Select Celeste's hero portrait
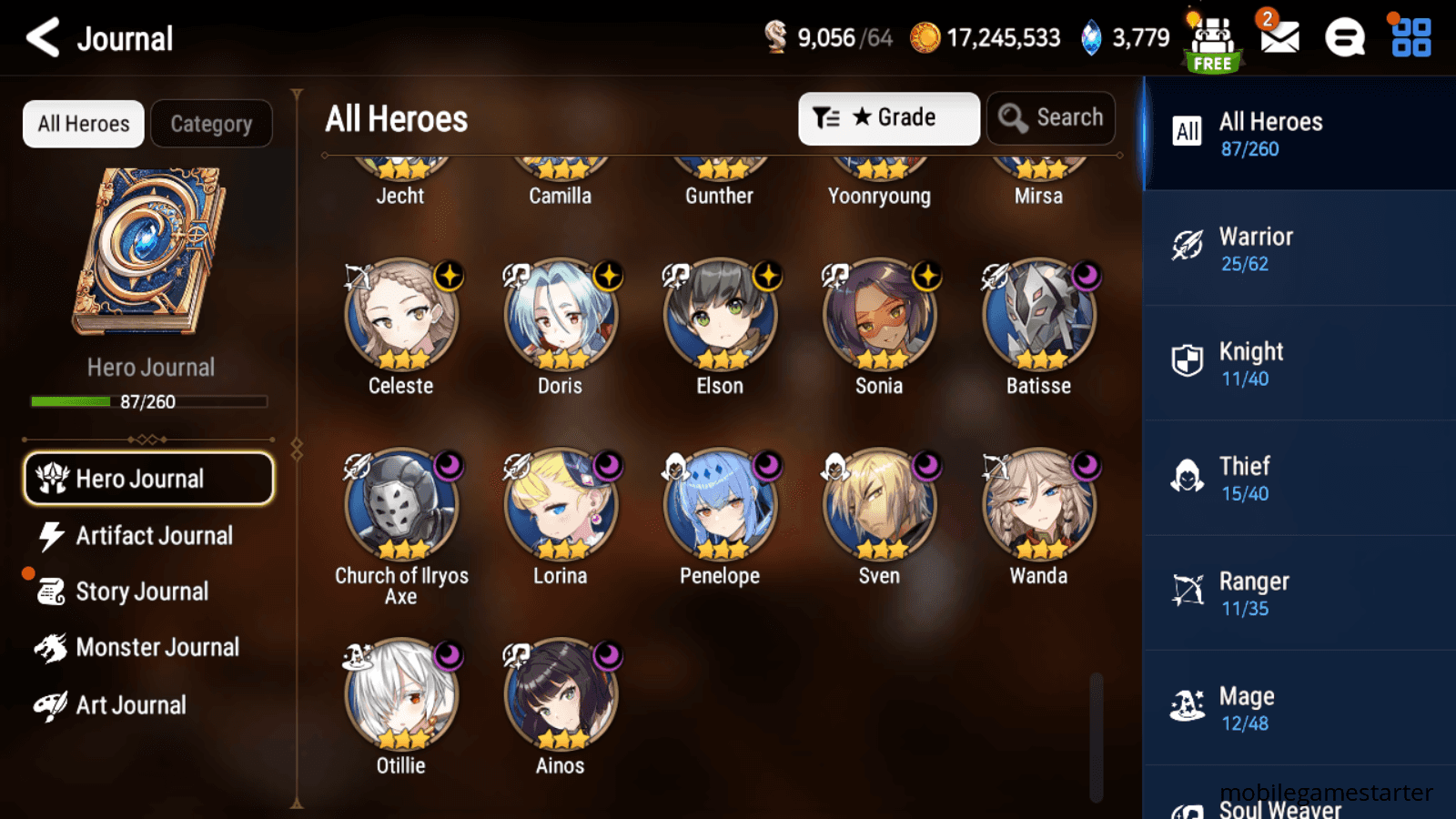Image resolution: width=1456 pixels, height=819 pixels. coord(401,316)
